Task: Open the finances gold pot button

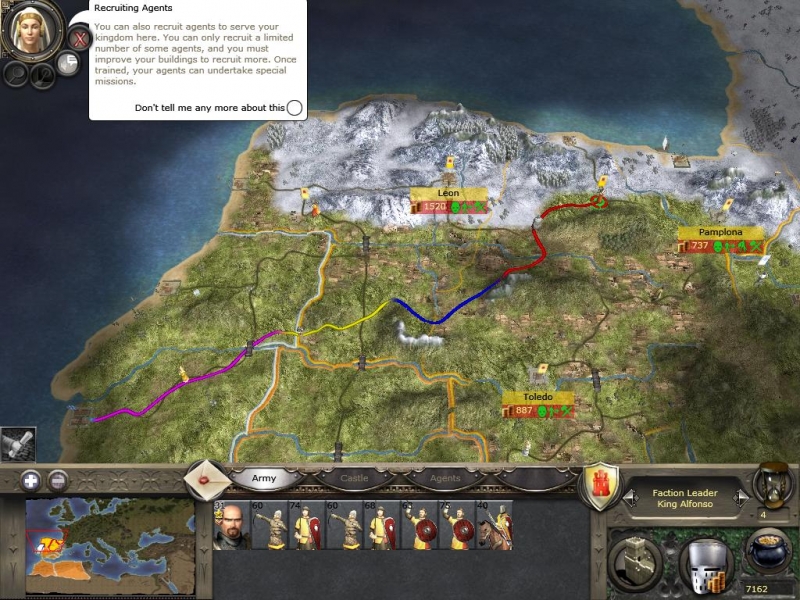Action: click(x=765, y=553)
